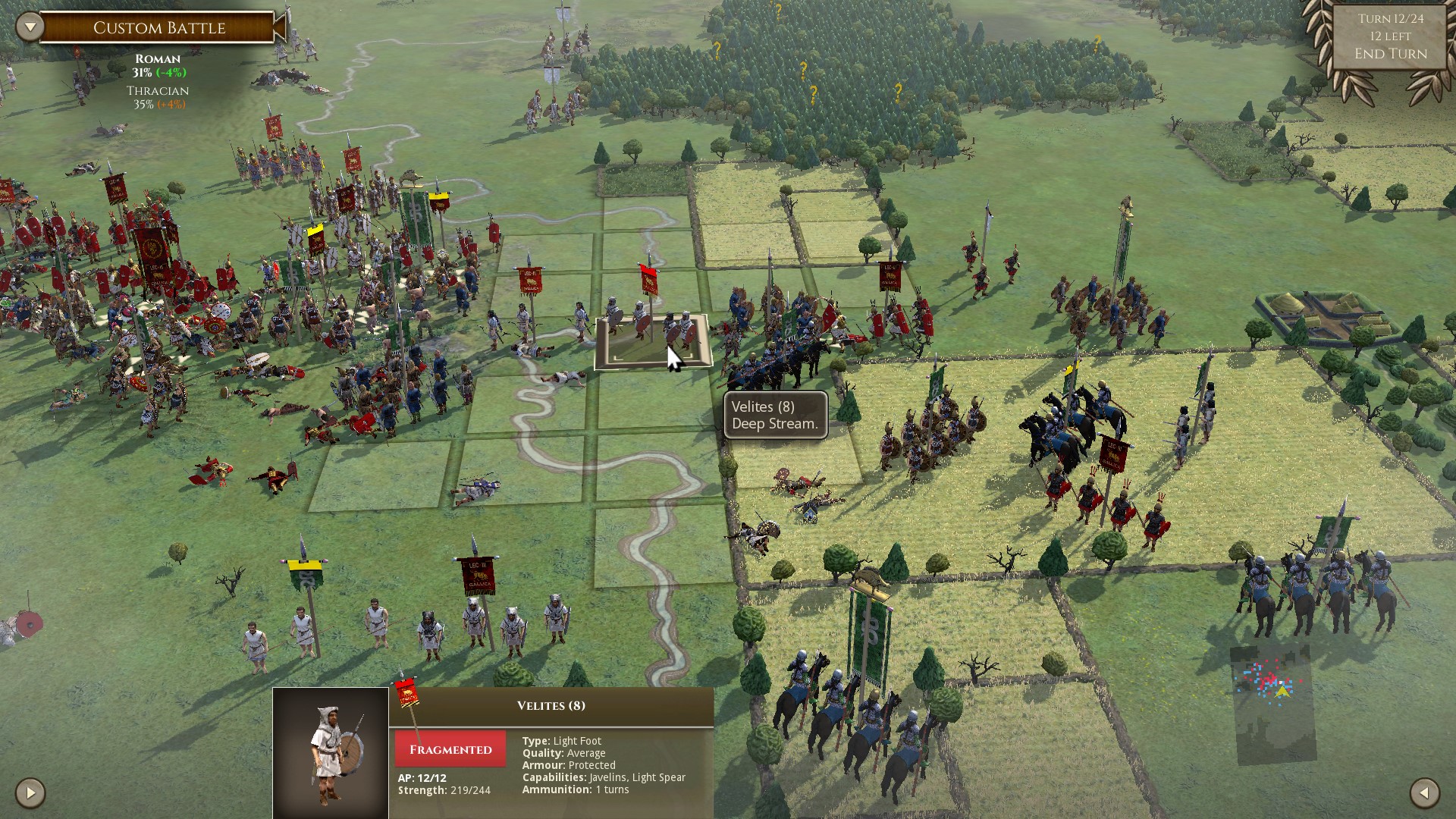The image size is (1456, 819).
Task: Click the Velites unit portrait
Action: pos(331,752)
